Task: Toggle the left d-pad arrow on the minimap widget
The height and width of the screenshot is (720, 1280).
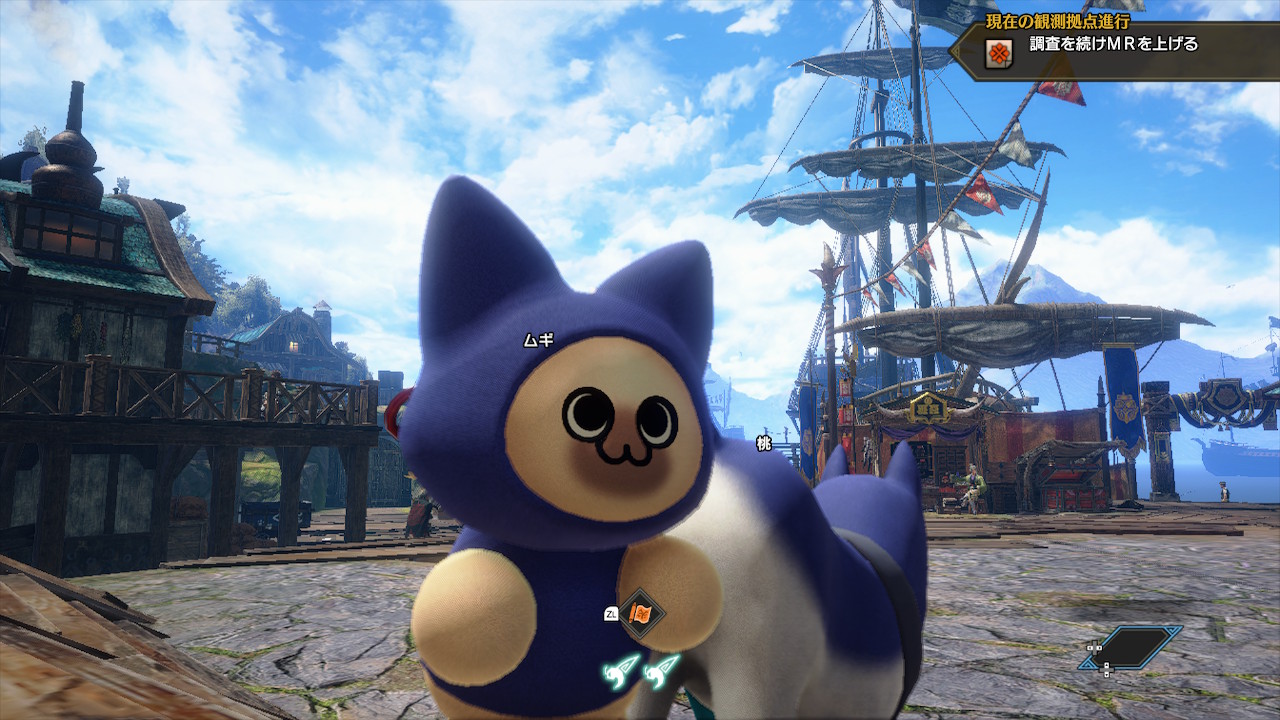Action: (x=1089, y=648)
